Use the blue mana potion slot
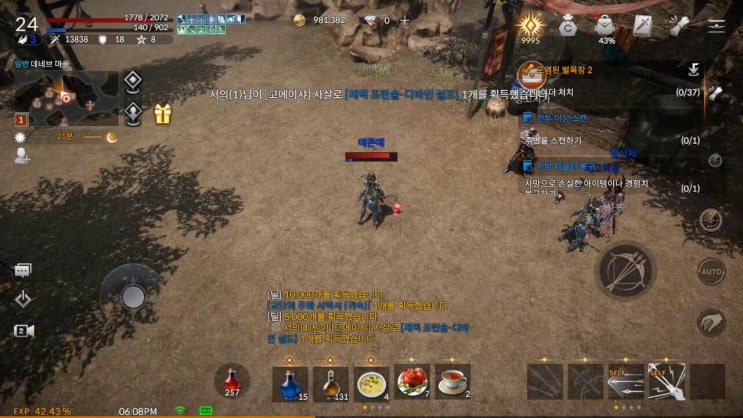 [290, 383]
